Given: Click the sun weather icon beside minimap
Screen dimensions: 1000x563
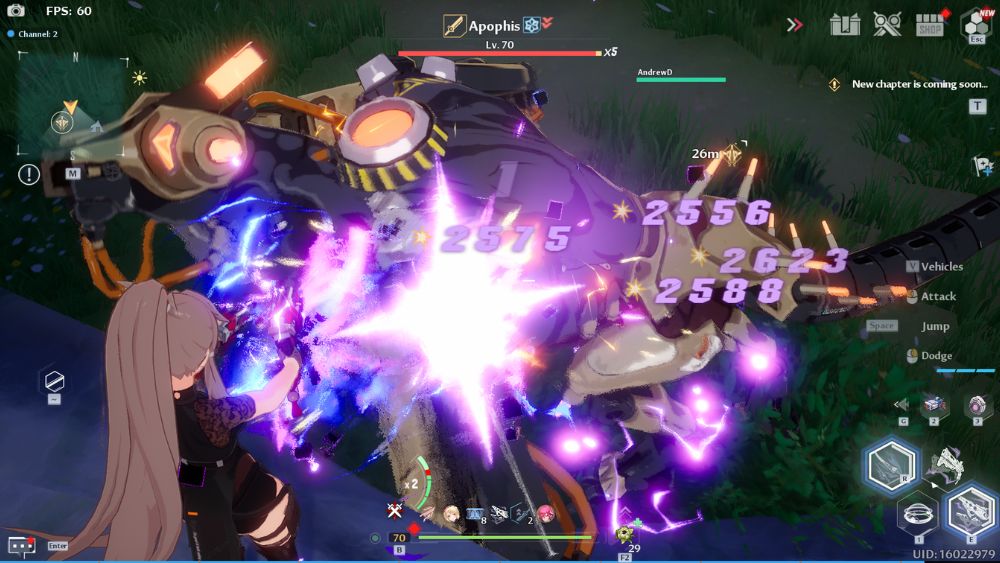Looking at the screenshot, I should pos(139,77).
